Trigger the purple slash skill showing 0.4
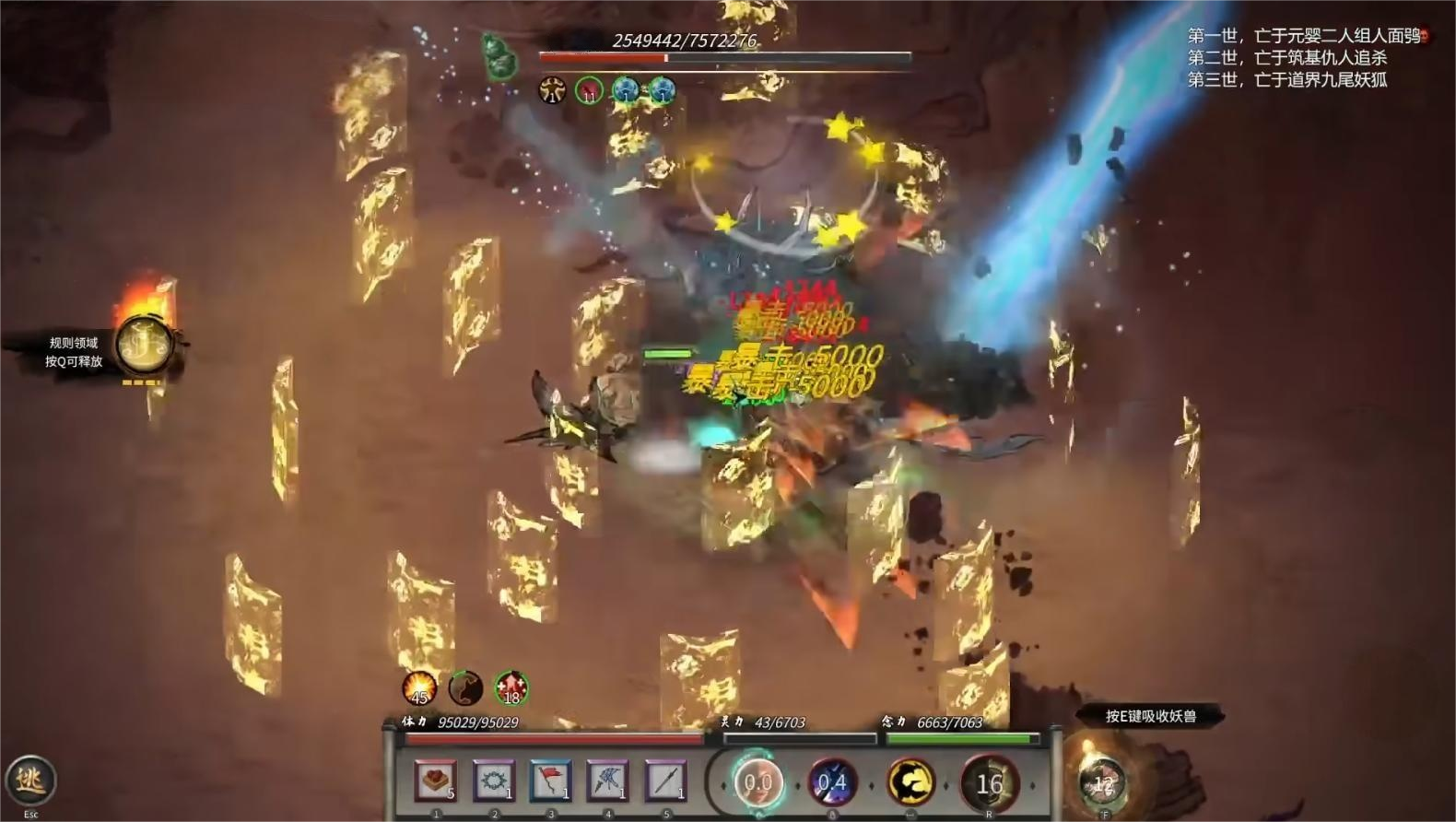The width and height of the screenshot is (1456, 822). [832, 782]
